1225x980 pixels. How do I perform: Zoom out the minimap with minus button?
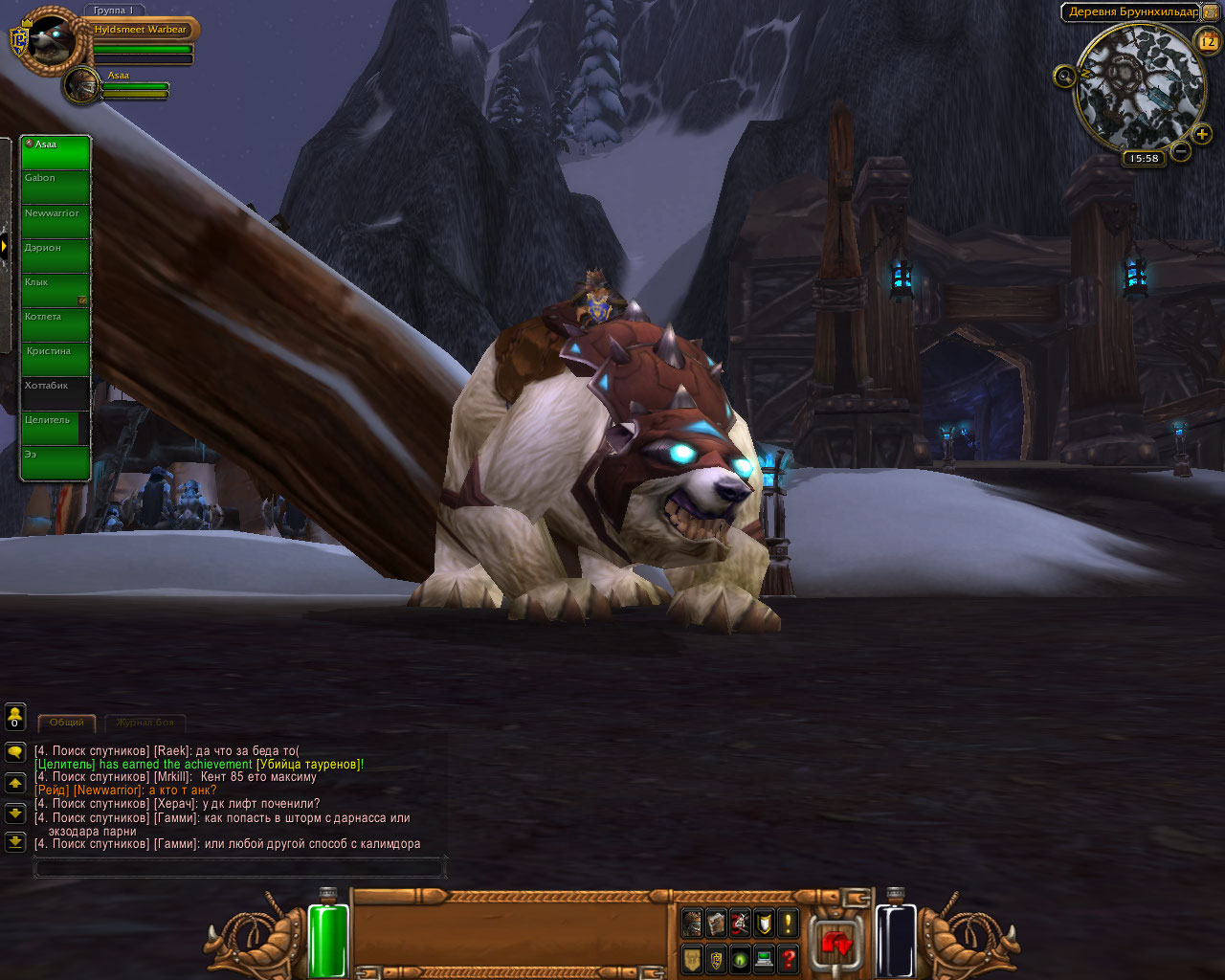coord(1180,151)
